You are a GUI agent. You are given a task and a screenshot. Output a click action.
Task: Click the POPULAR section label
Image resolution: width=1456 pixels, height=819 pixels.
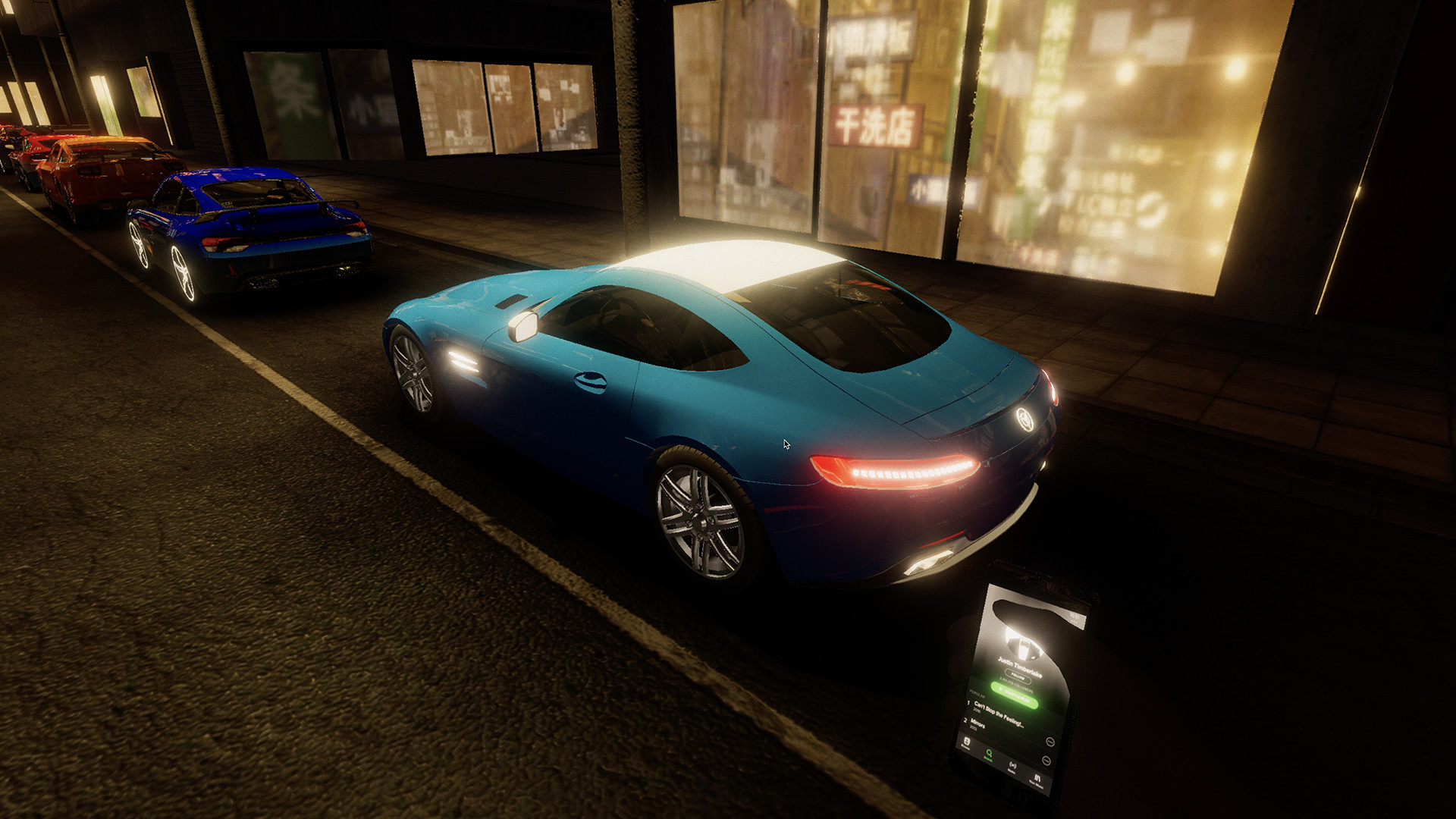977,695
